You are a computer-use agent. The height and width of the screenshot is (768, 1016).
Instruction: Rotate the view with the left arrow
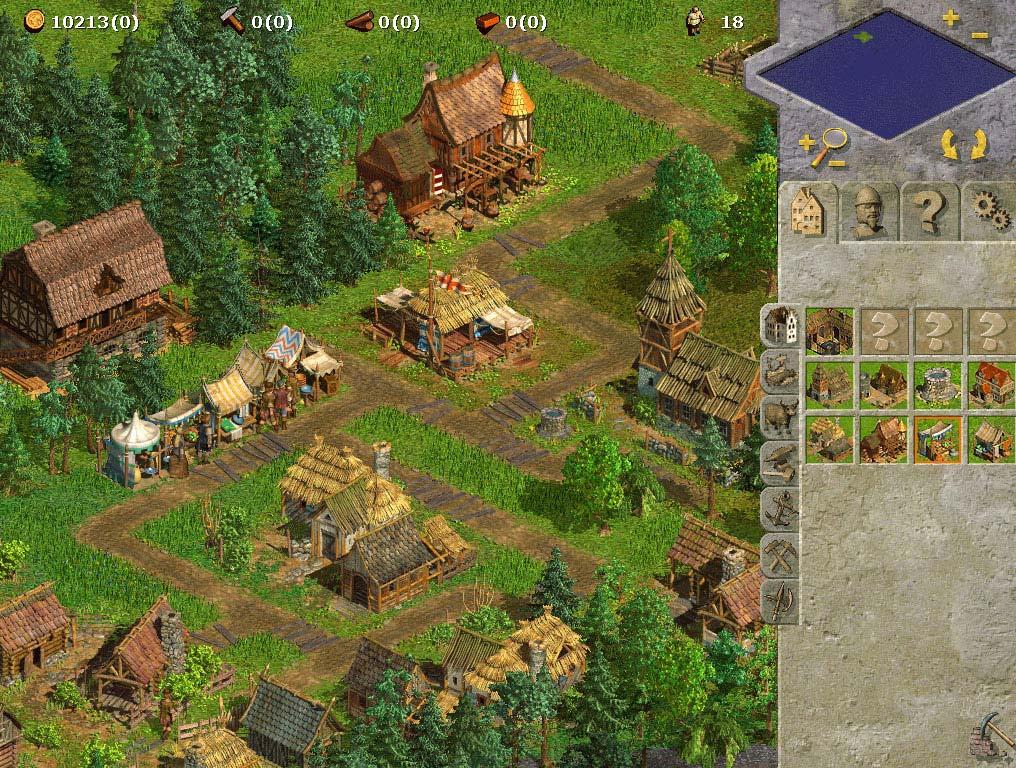949,146
